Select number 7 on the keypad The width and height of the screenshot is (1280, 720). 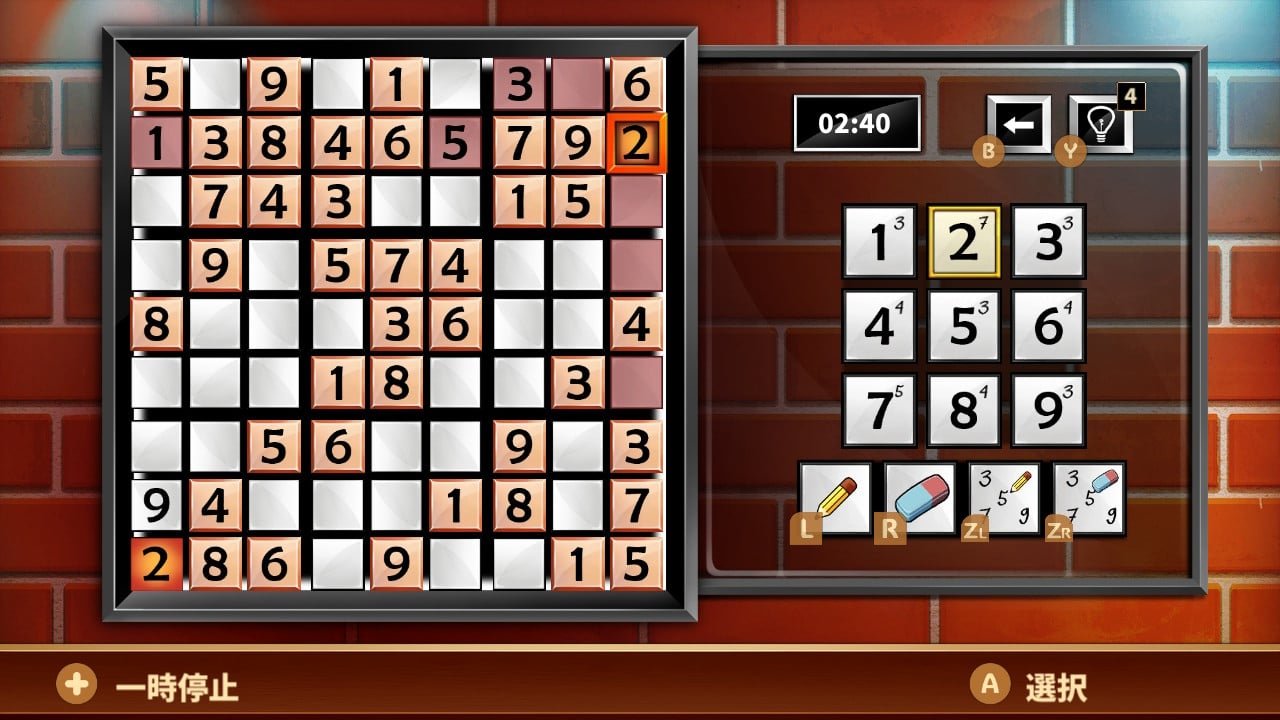(879, 409)
